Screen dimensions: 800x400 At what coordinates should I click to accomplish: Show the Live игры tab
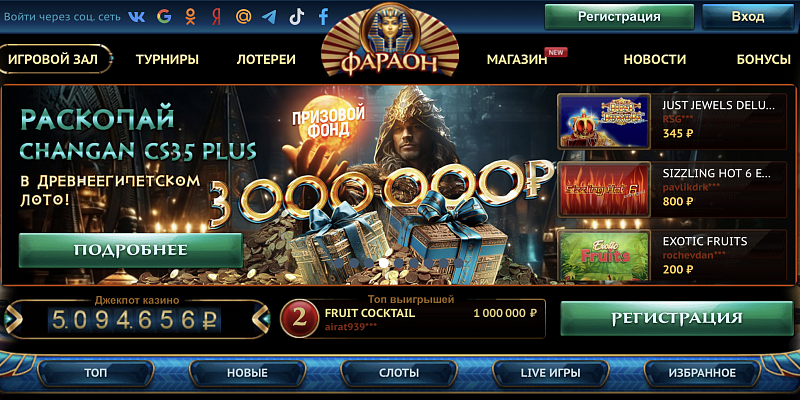click(550, 373)
